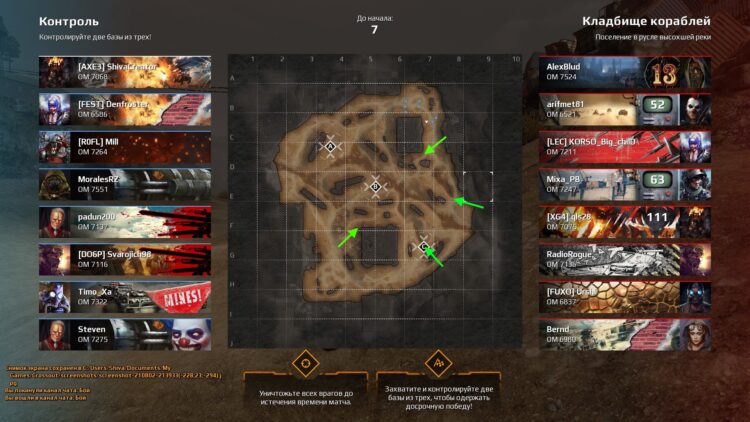
Task: Click the capture-bases objective icon
Action: click(x=437, y=362)
